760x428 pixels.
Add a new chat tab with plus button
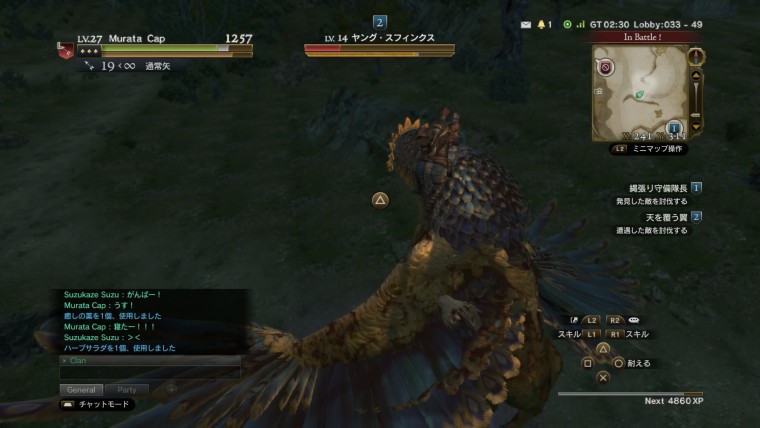click(171, 389)
